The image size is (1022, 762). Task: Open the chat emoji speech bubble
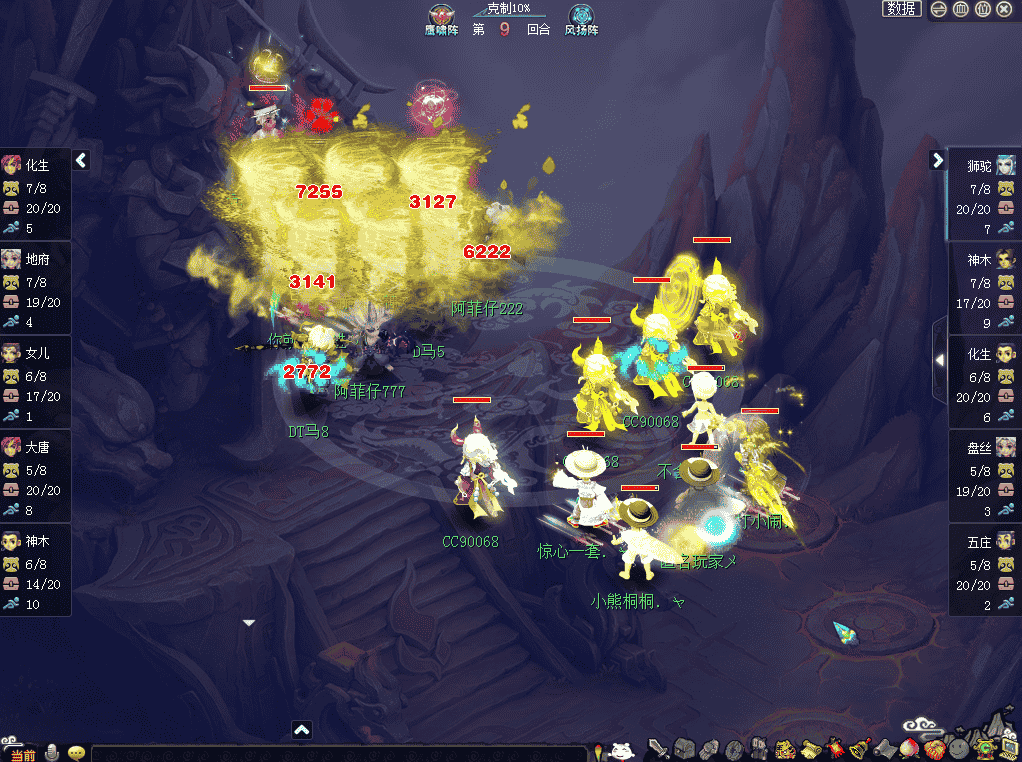76,752
